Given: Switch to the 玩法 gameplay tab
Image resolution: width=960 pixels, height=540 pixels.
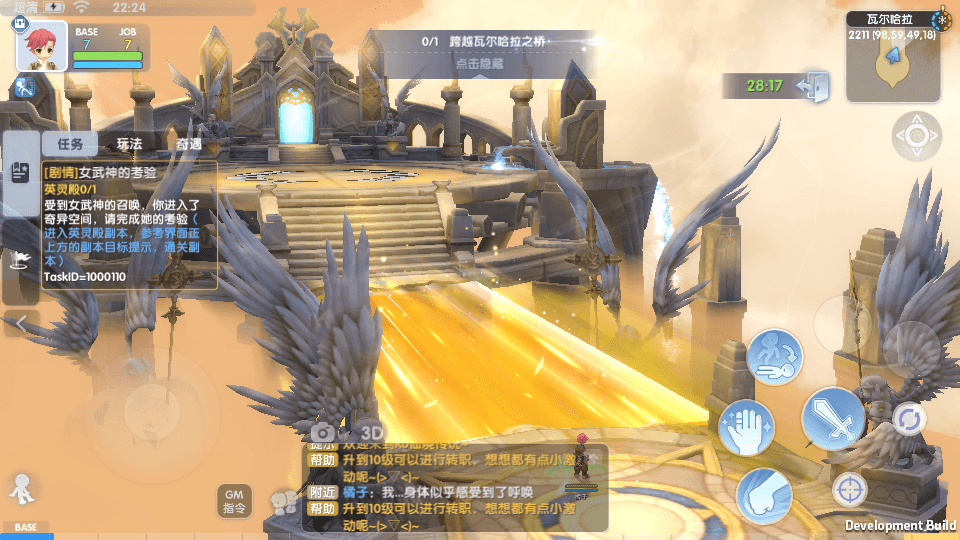Looking at the screenshot, I should pos(129,144).
